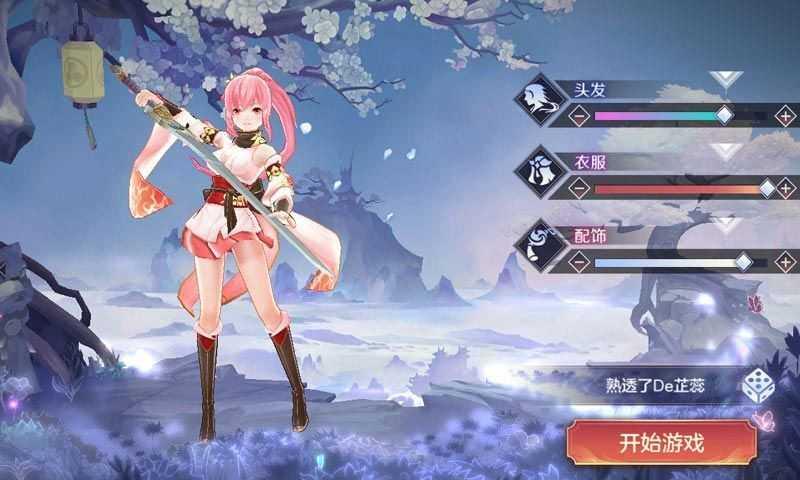The width and height of the screenshot is (800, 480).
Task: Adjust the 头发 hair color slider
Action: pos(724,116)
